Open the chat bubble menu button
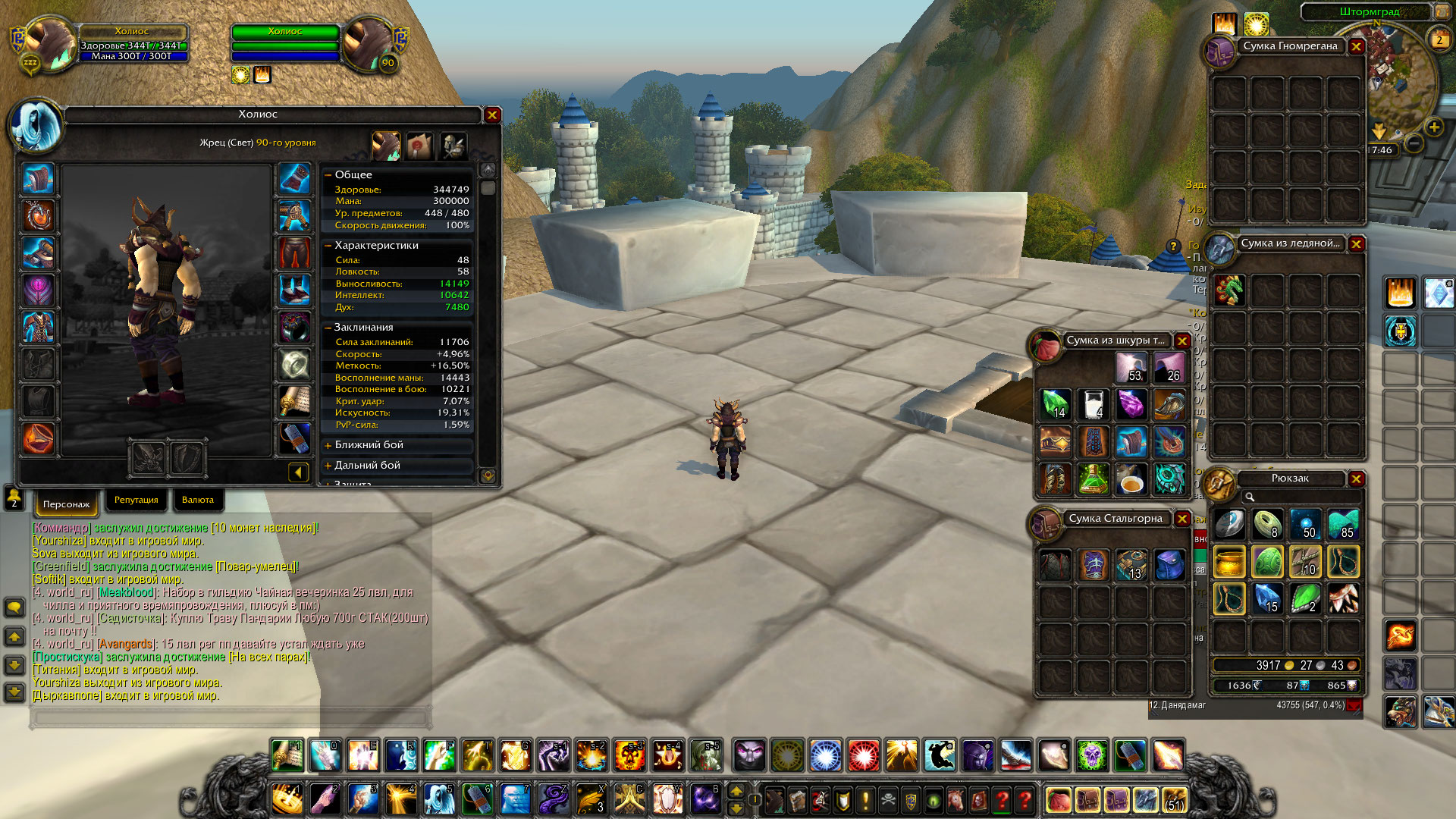 (14, 607)
